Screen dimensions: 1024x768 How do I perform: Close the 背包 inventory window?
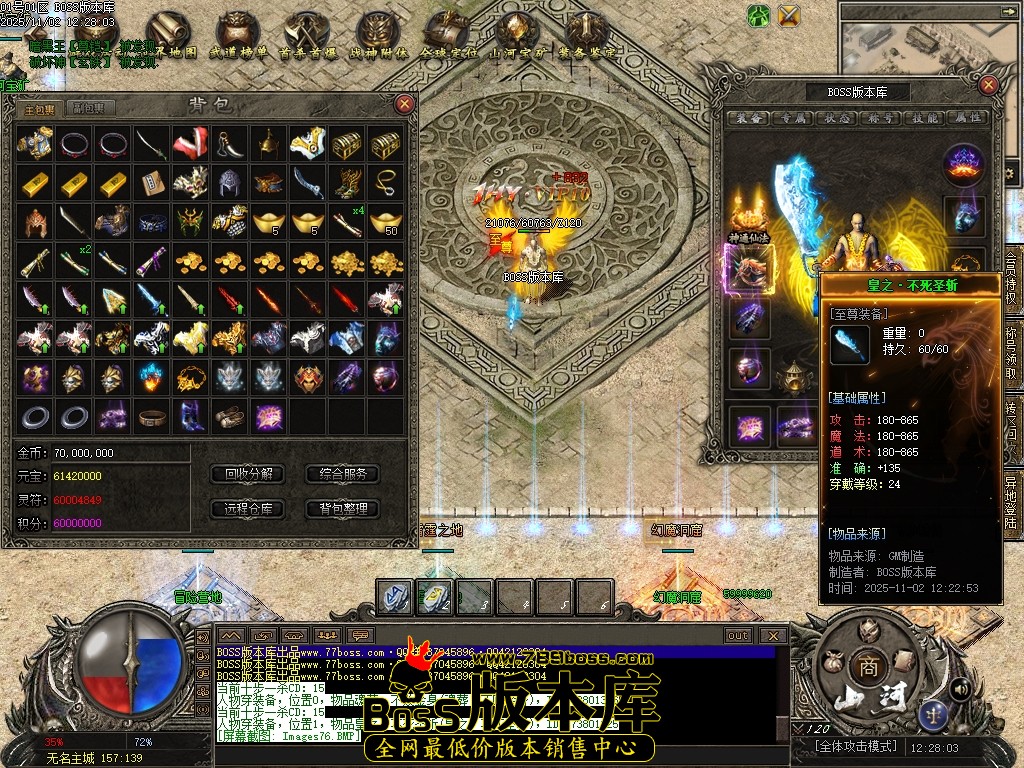tap(404, 103)
